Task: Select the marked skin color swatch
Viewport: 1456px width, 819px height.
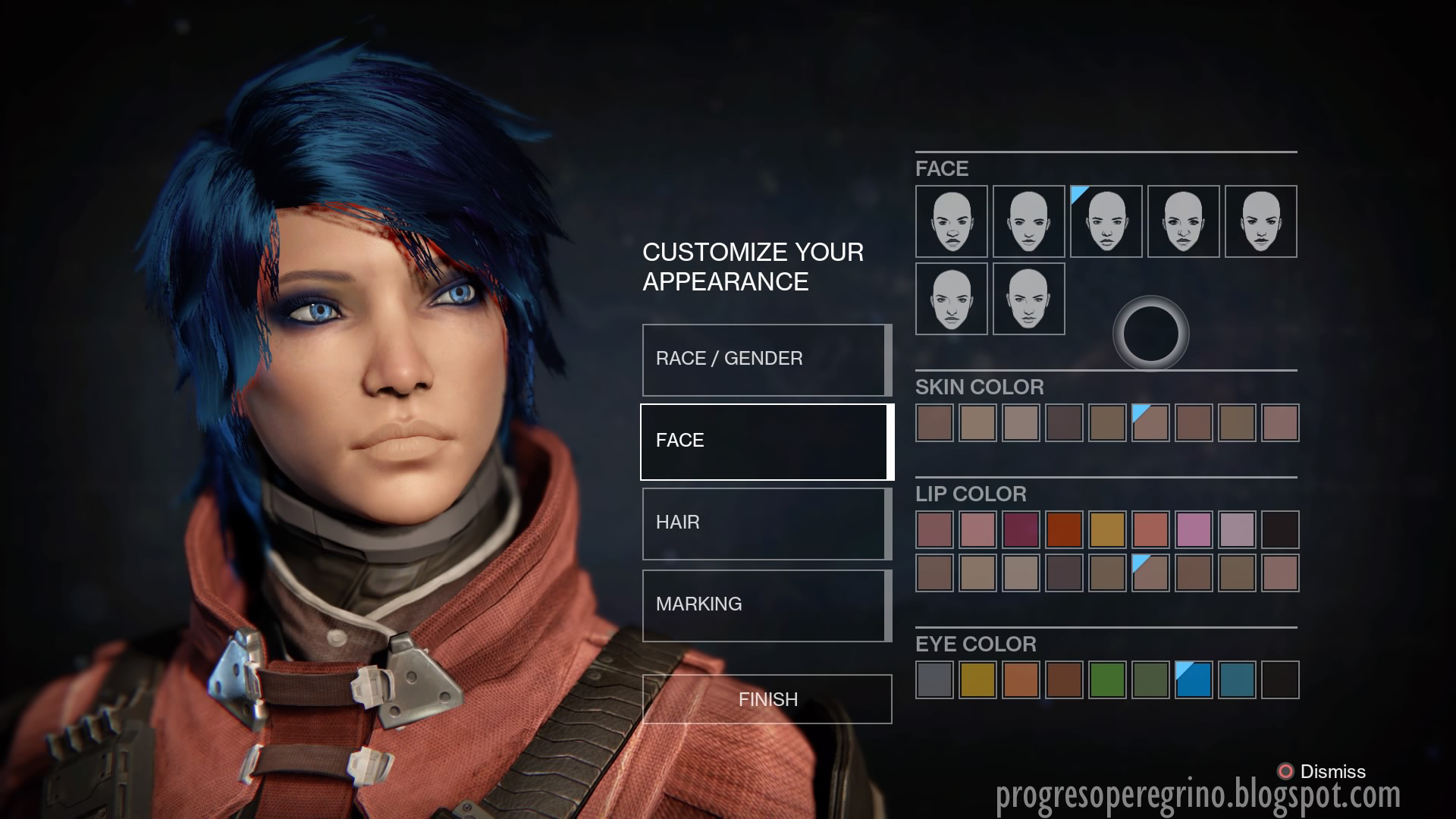Action: tap(1150, 422)
